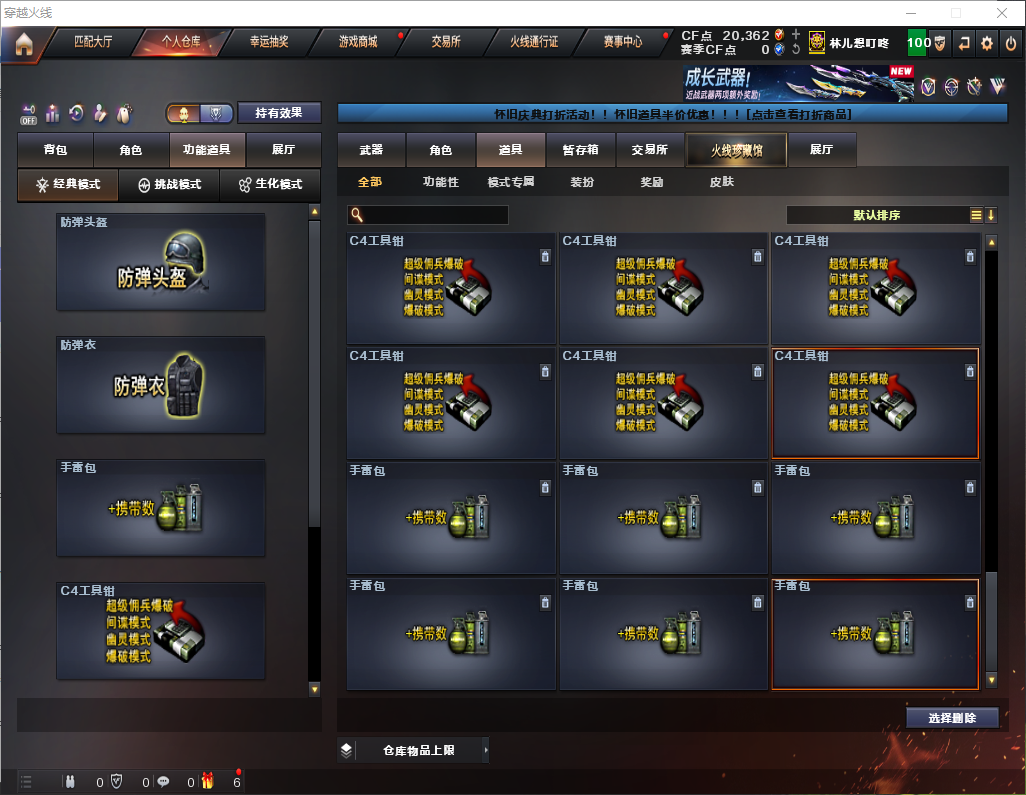The height and width of the screenshot is (795, 1026).
Task: Show the 皮肤 skins filter
Action: 721,182
